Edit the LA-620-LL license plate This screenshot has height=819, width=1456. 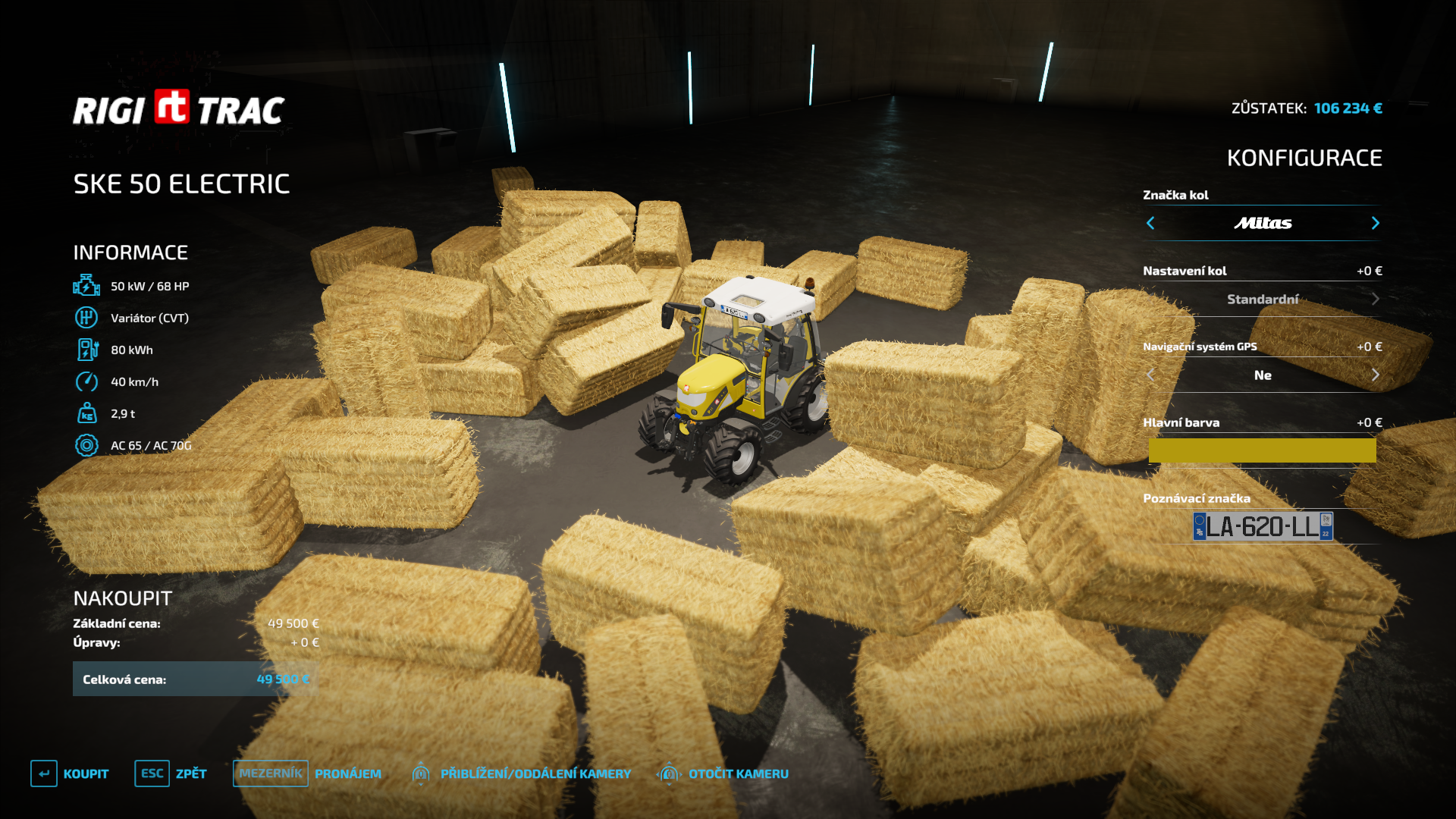click(1263, 526)
